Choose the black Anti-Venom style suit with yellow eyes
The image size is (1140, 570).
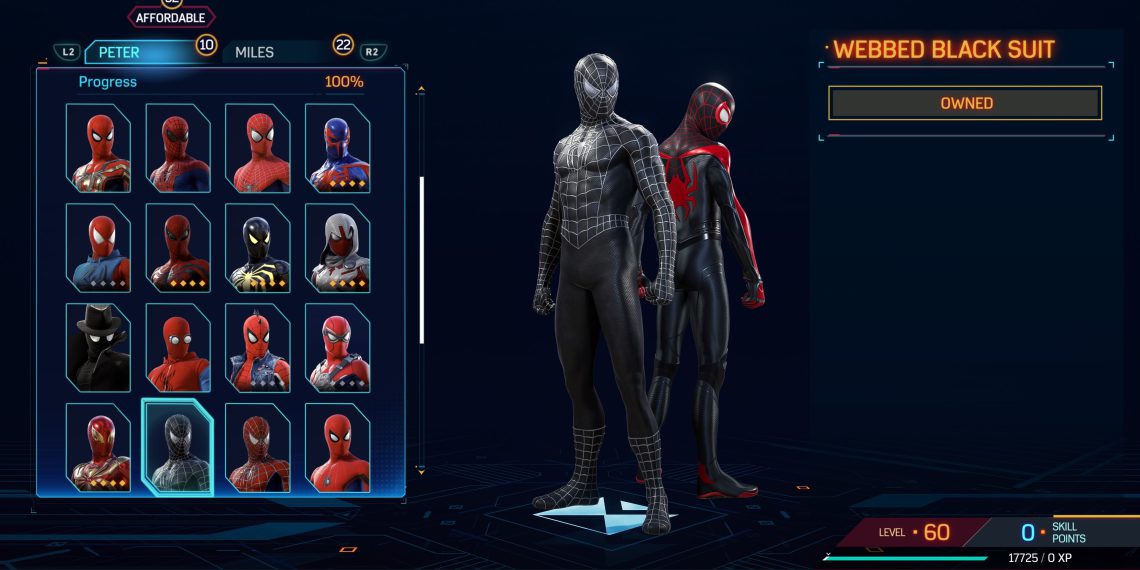257,248
